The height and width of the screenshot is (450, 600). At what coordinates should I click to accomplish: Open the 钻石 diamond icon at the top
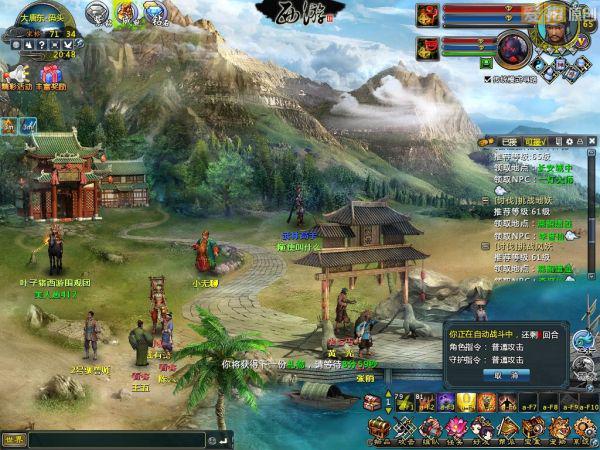155,13
